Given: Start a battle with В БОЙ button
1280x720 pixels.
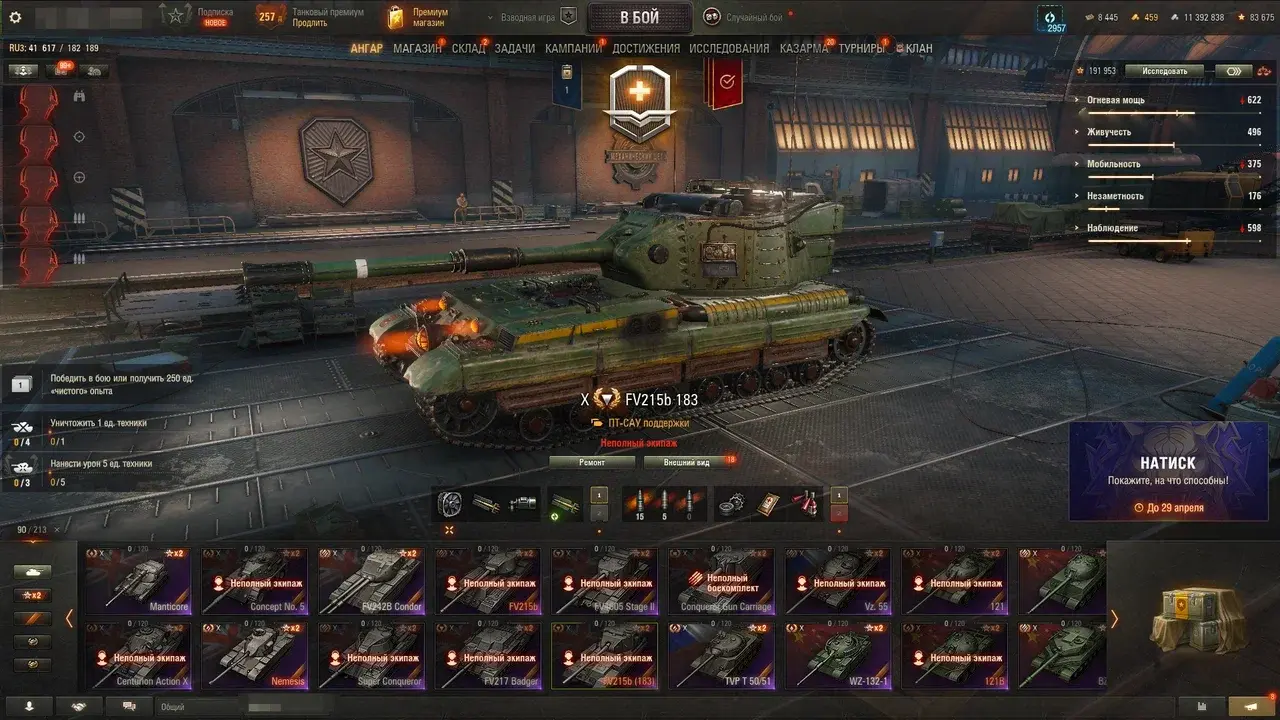Looking at the screenshot, I should (x=639, y=17).
